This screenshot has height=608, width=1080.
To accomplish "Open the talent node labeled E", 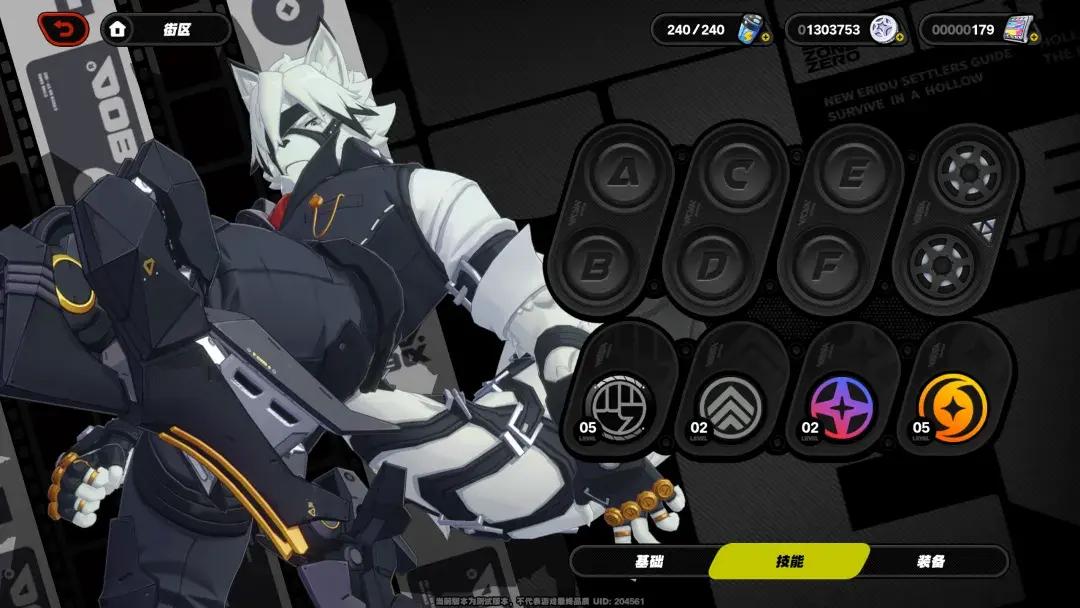I will pyautogui.click(x=852, y=175).
